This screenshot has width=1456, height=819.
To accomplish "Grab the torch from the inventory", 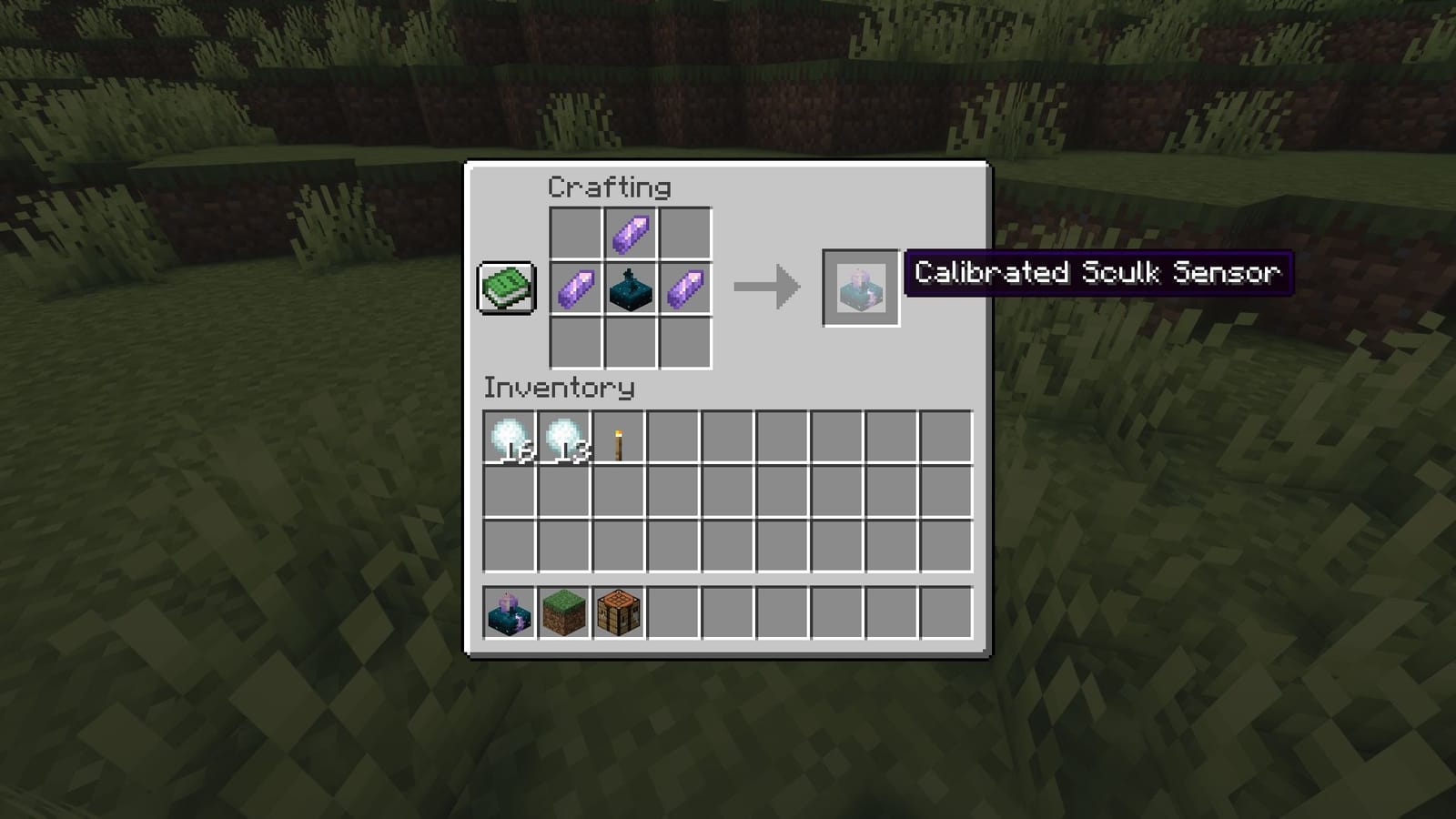I will (617, 438).
